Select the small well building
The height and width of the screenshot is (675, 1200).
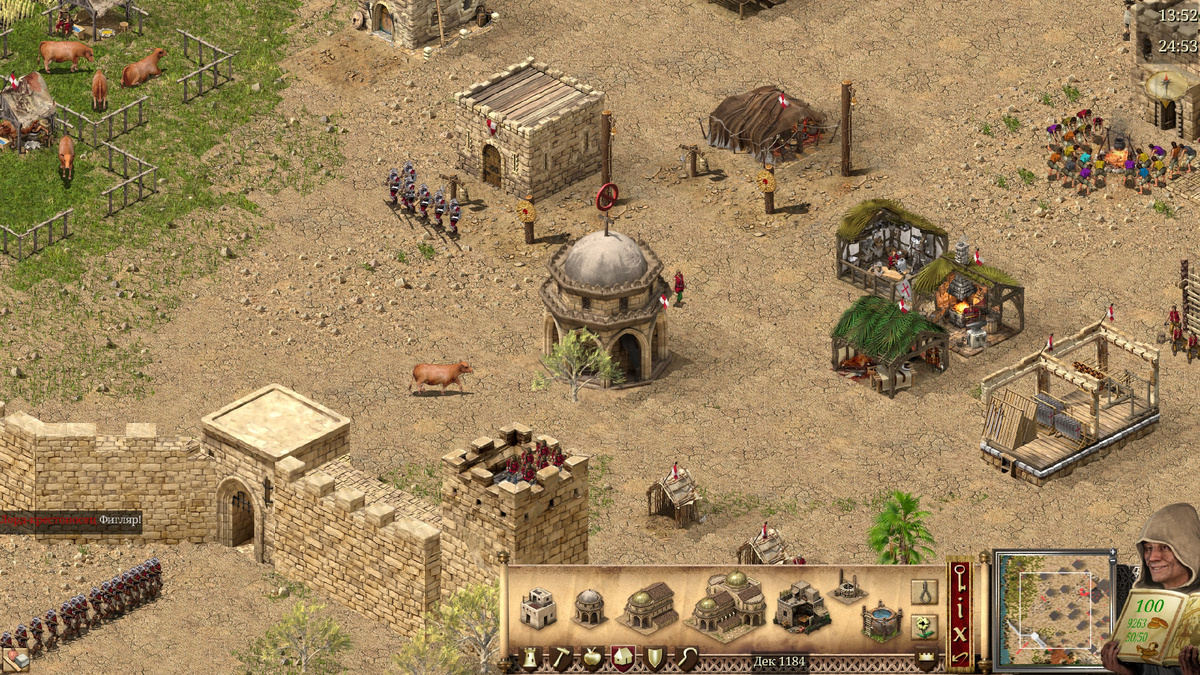click(847, 586)
